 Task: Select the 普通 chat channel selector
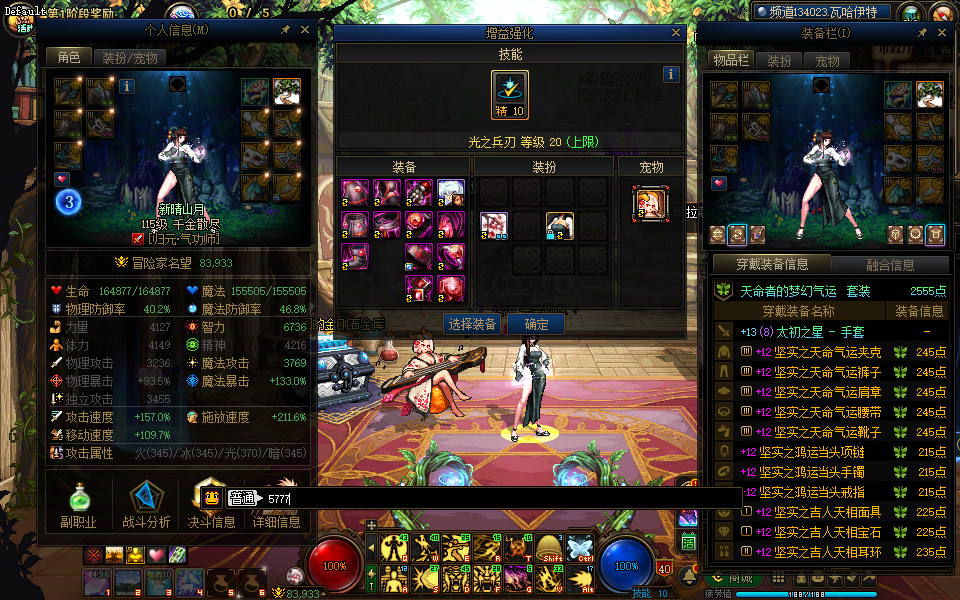pyautogui.click(x=241, y=498)
